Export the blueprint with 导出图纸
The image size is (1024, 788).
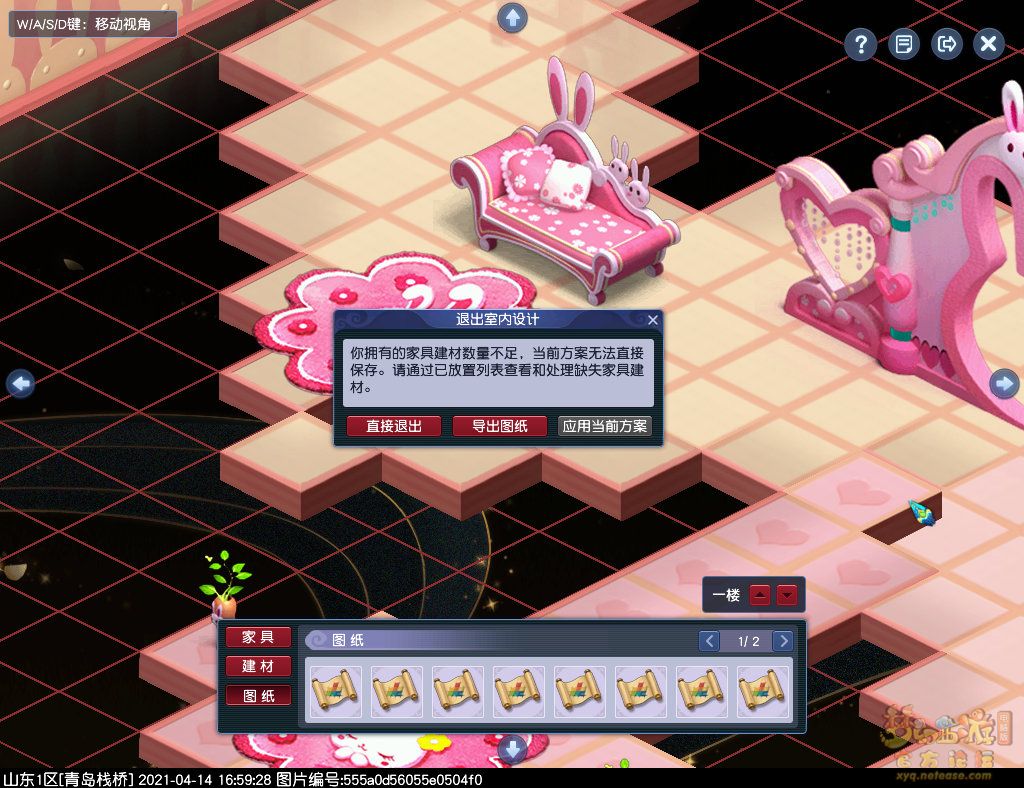[x=500, y=426]
